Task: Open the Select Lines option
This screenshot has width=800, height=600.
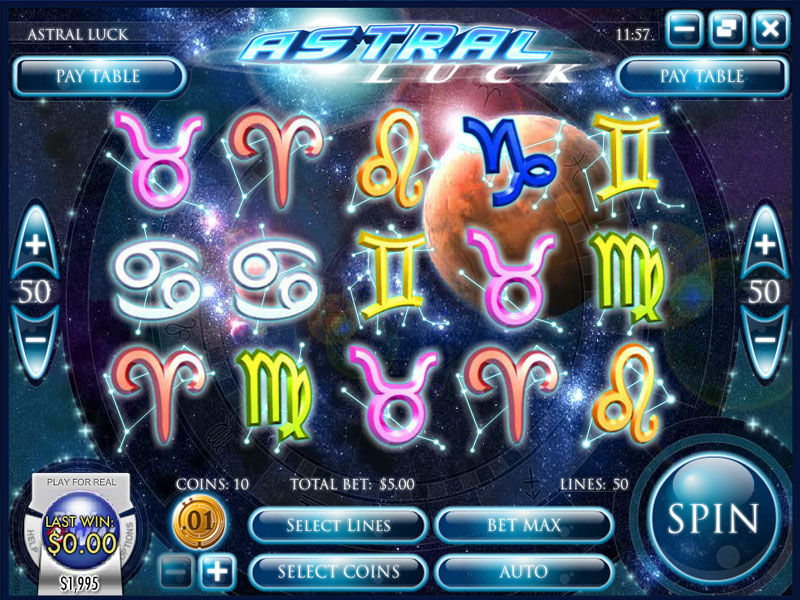Action: click(338, 525)
